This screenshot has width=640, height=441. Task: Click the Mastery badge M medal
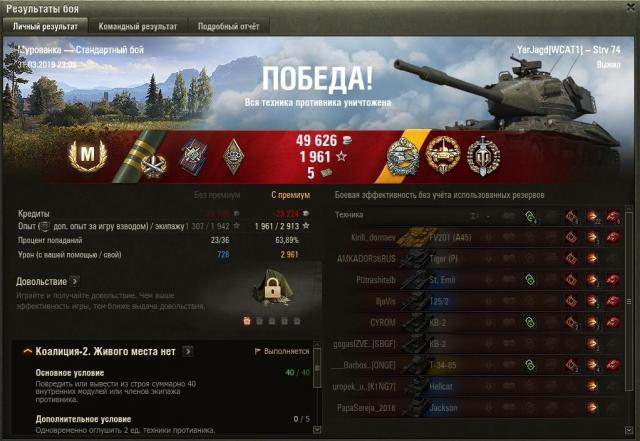tap(86, 155)
